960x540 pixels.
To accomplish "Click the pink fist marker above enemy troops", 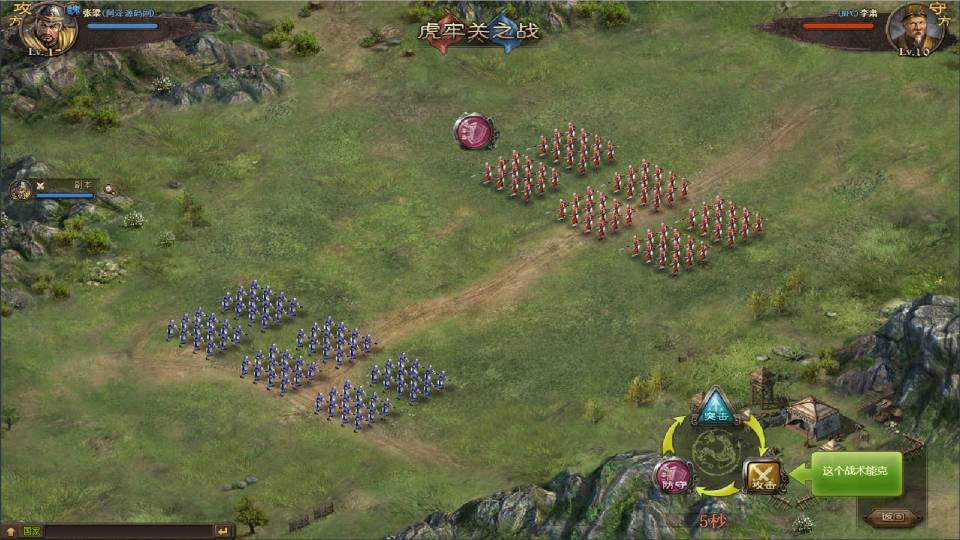I will (474, 131).
